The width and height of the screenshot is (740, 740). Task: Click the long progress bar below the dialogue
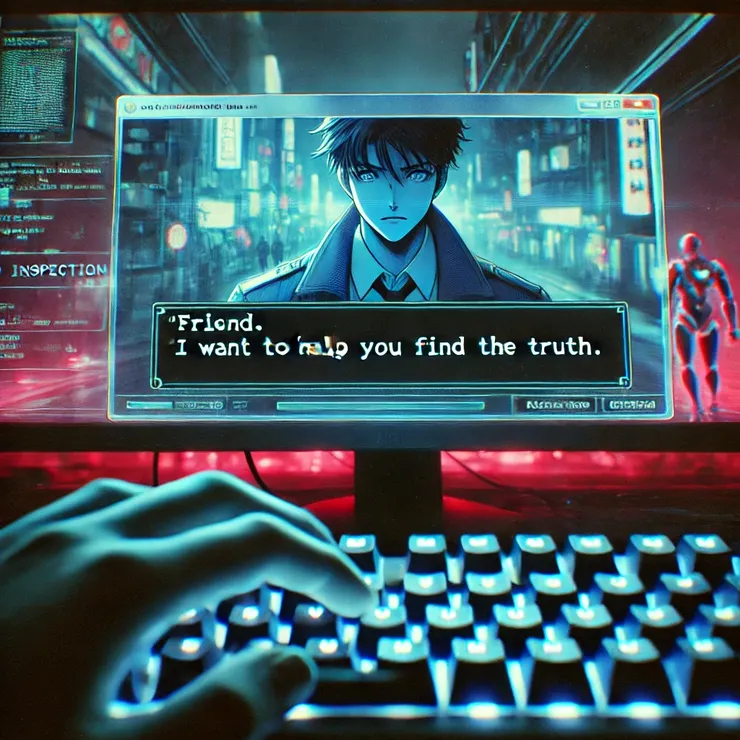[380, 406]
